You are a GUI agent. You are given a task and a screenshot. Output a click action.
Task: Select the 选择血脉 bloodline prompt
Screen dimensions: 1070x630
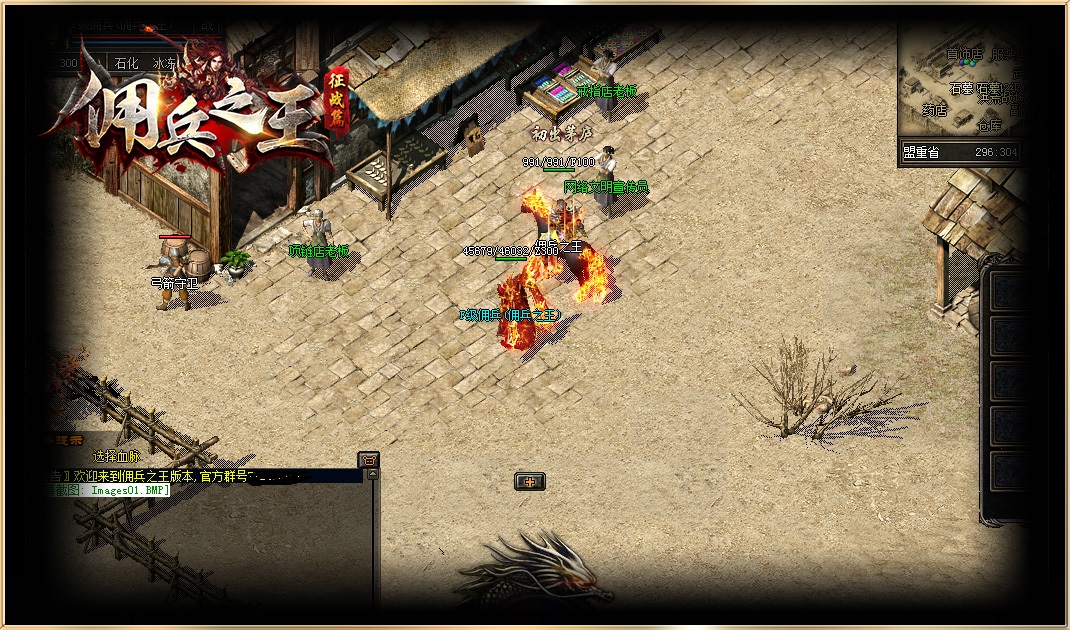pyautogui.click(x=116, y=457)
